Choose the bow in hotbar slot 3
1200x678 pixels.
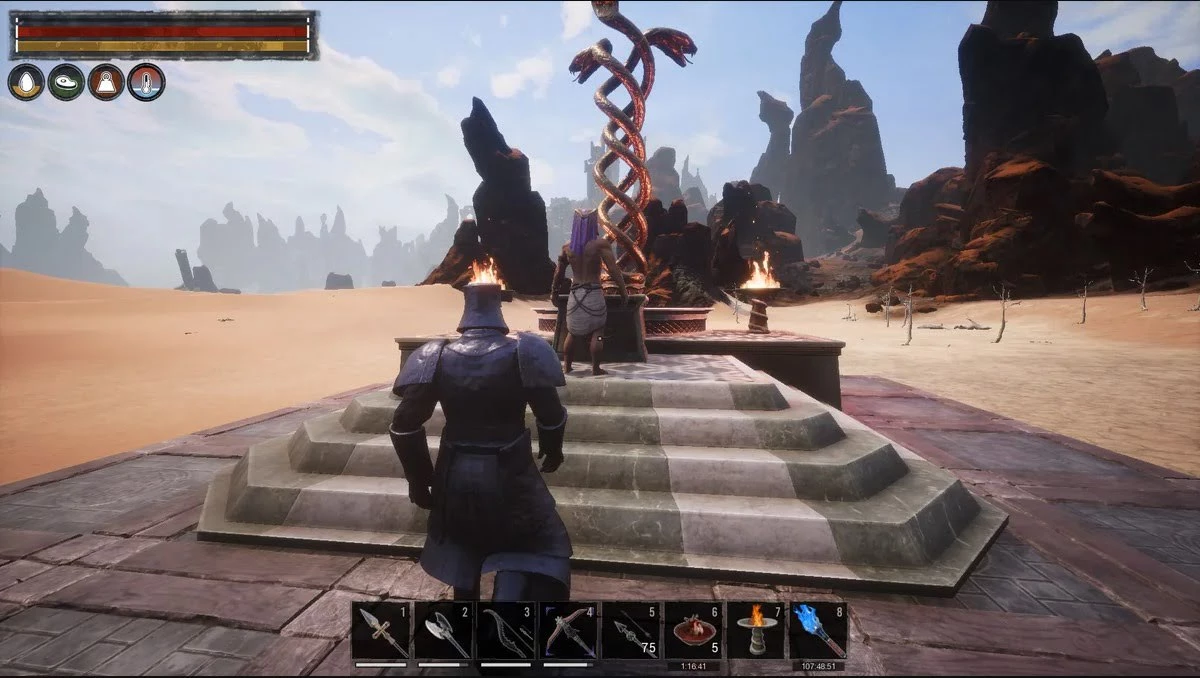coord(506,631)
